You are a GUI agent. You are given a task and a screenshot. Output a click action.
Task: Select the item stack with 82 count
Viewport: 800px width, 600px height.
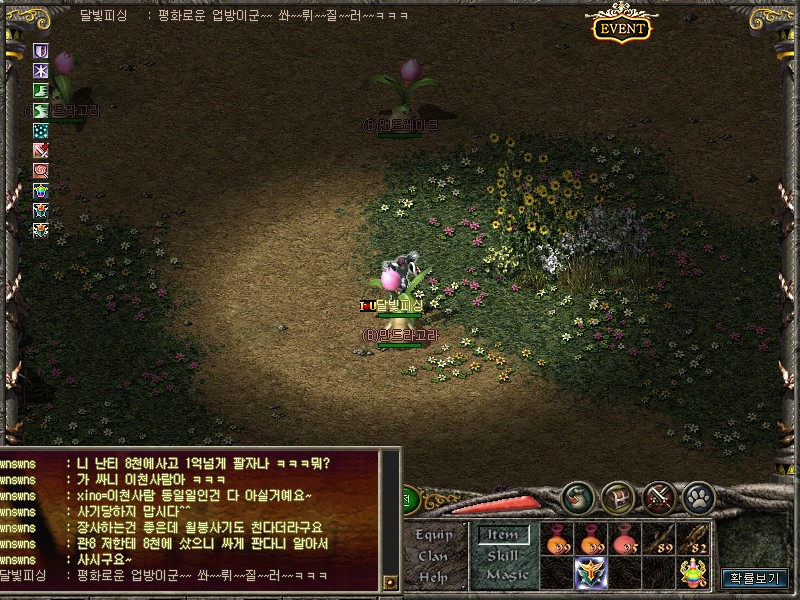click(693, 539)
